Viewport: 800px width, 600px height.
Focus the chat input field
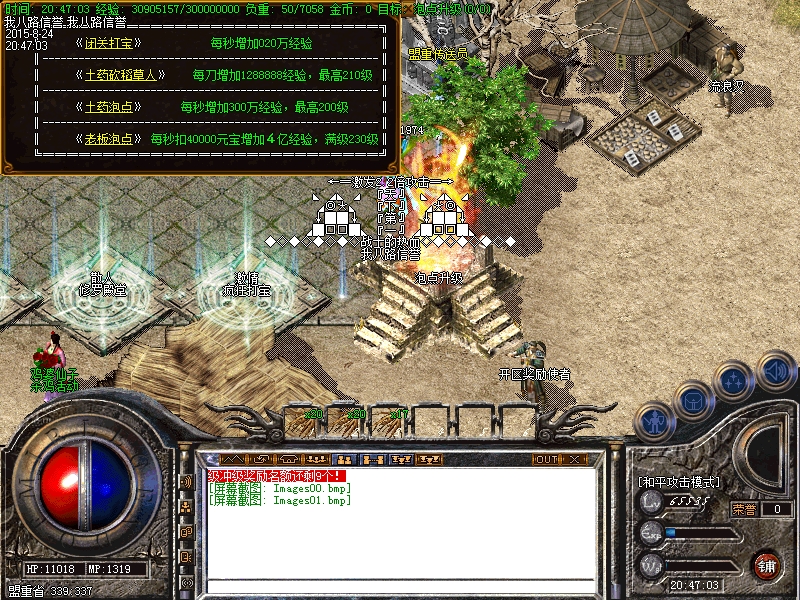tap(400, 585)
